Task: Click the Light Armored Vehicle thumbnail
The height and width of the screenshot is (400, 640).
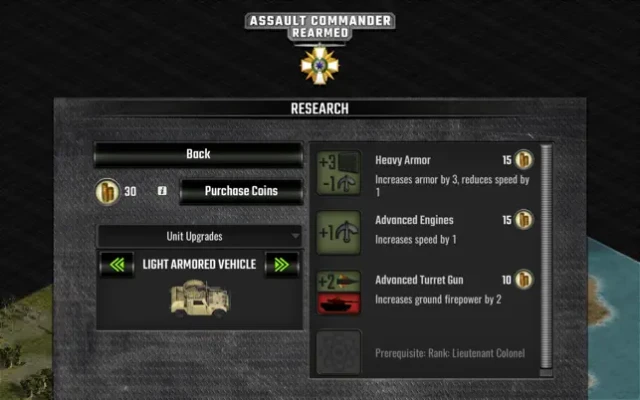Action: (x=197, y=299)
